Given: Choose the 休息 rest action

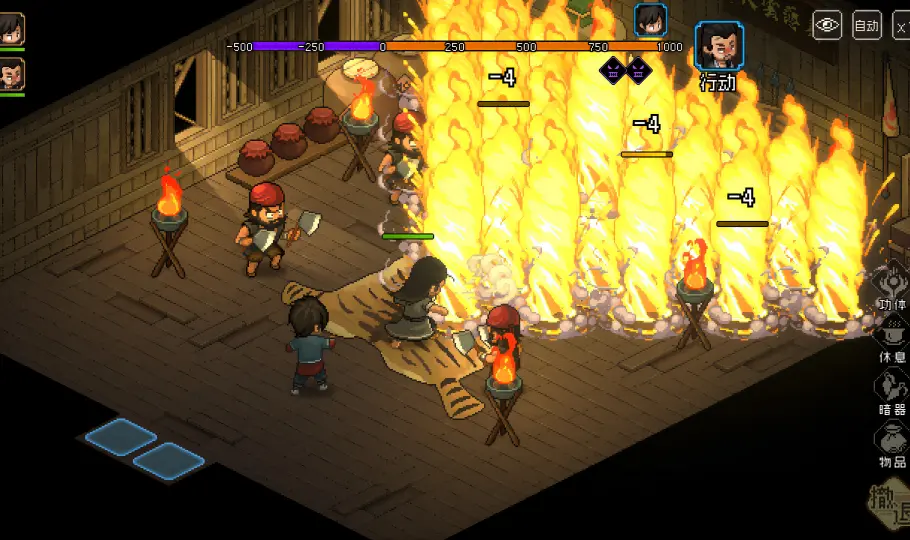Looking at the screenshot, I should (x=891, y=336).
